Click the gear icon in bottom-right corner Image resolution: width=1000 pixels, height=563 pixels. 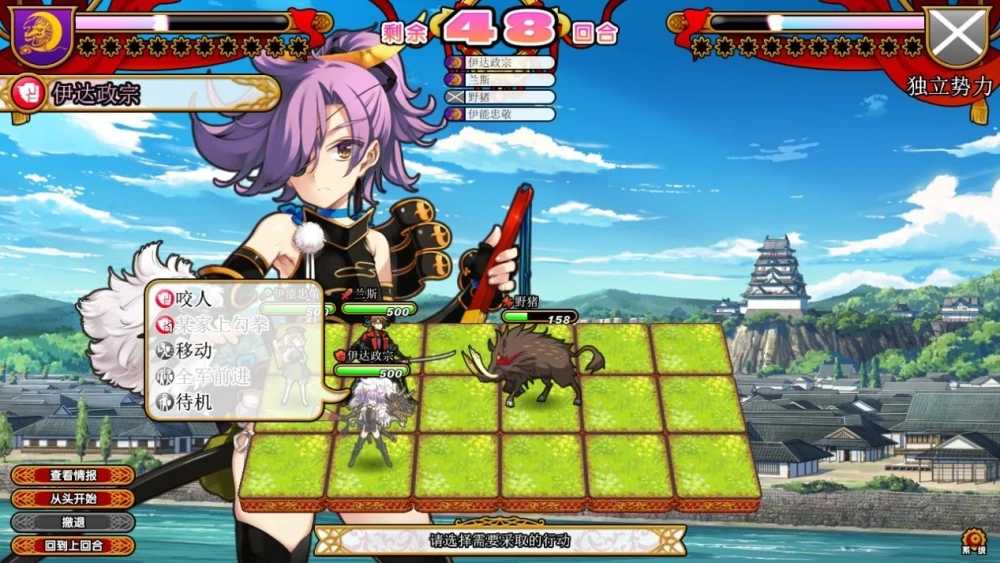pyautogui.click(x=973, y=538)
